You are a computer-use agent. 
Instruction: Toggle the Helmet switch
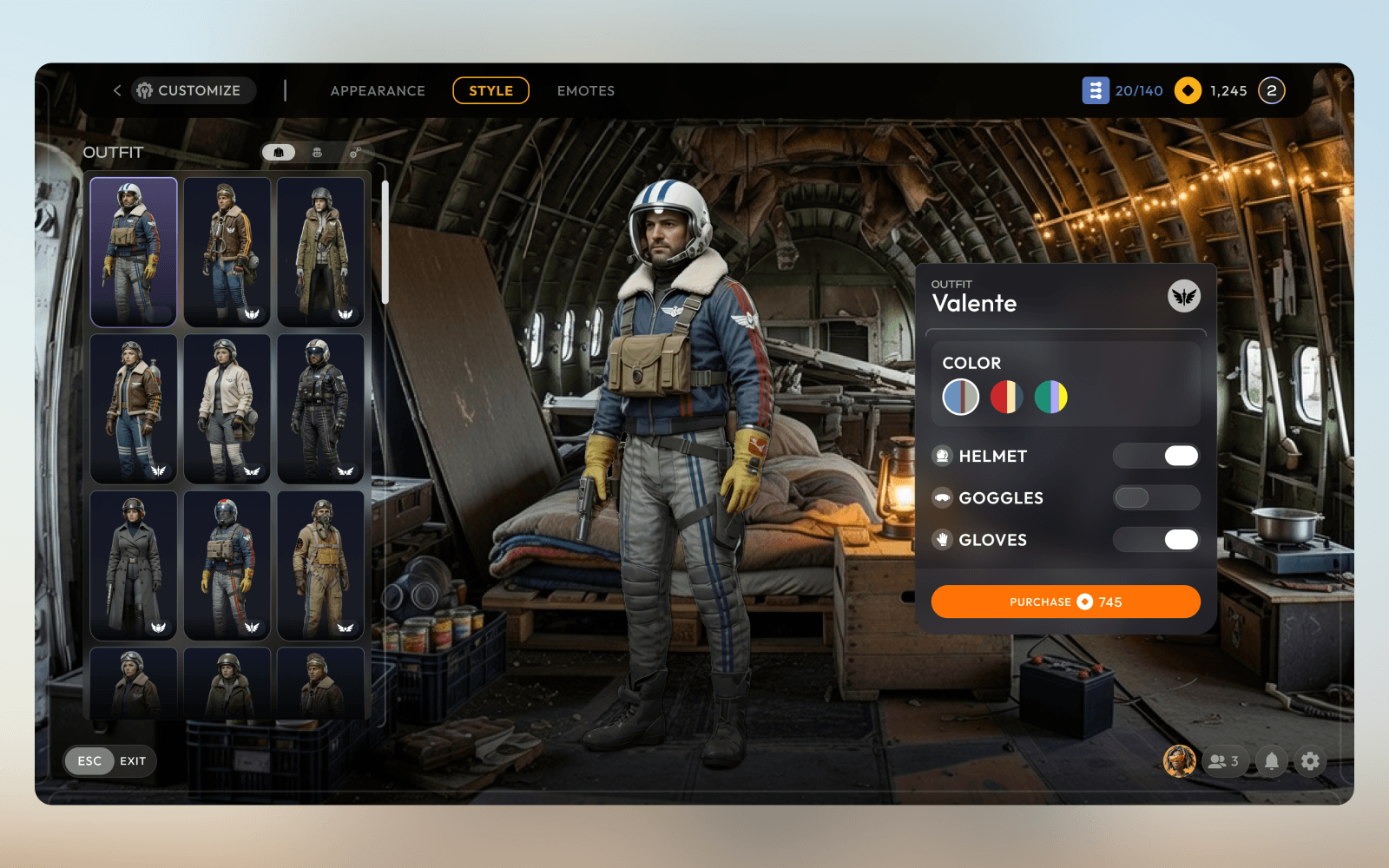(1156, 456)
